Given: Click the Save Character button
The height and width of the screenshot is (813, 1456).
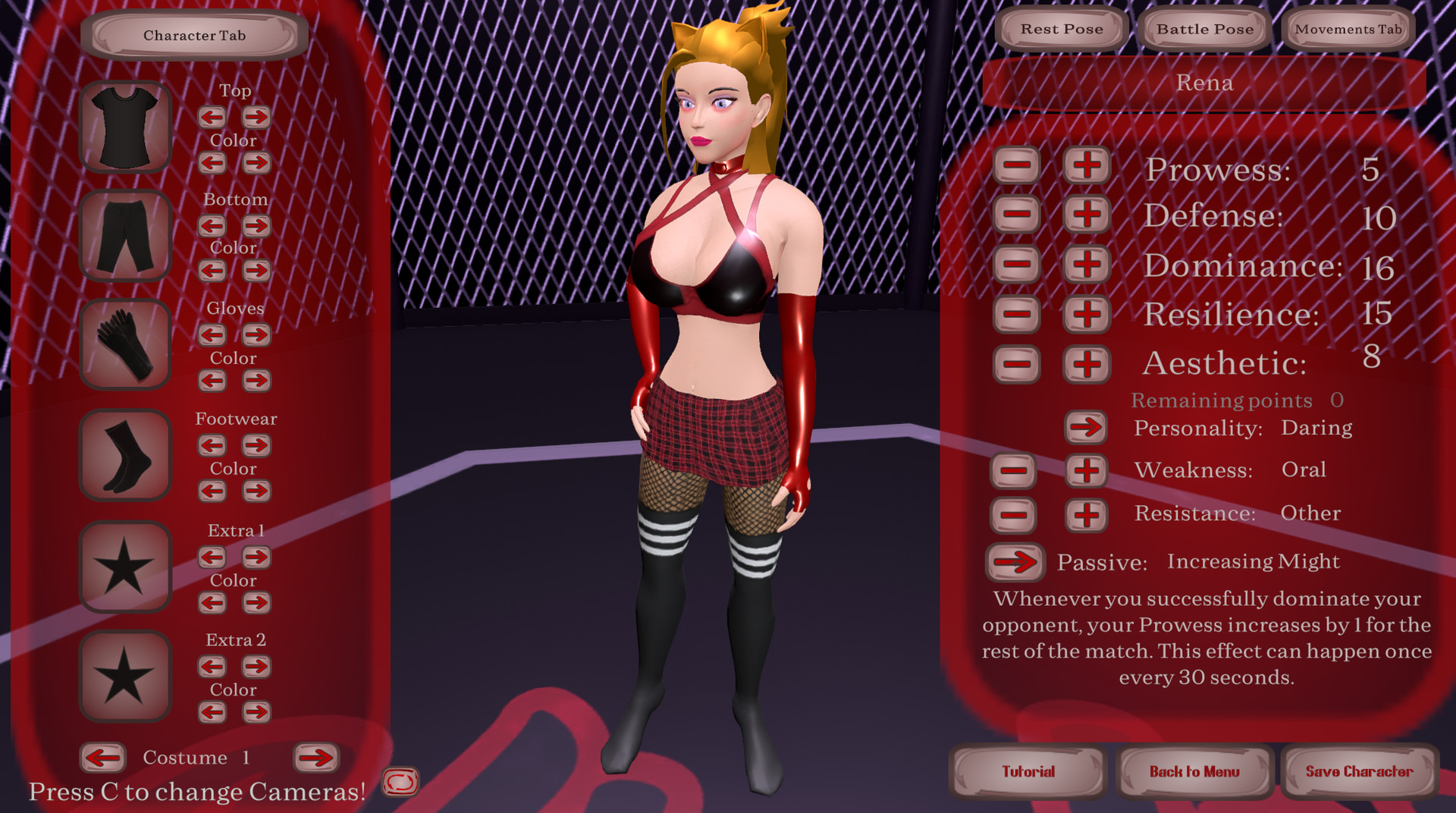Looking at the screenshot, I should (1360, 771).
